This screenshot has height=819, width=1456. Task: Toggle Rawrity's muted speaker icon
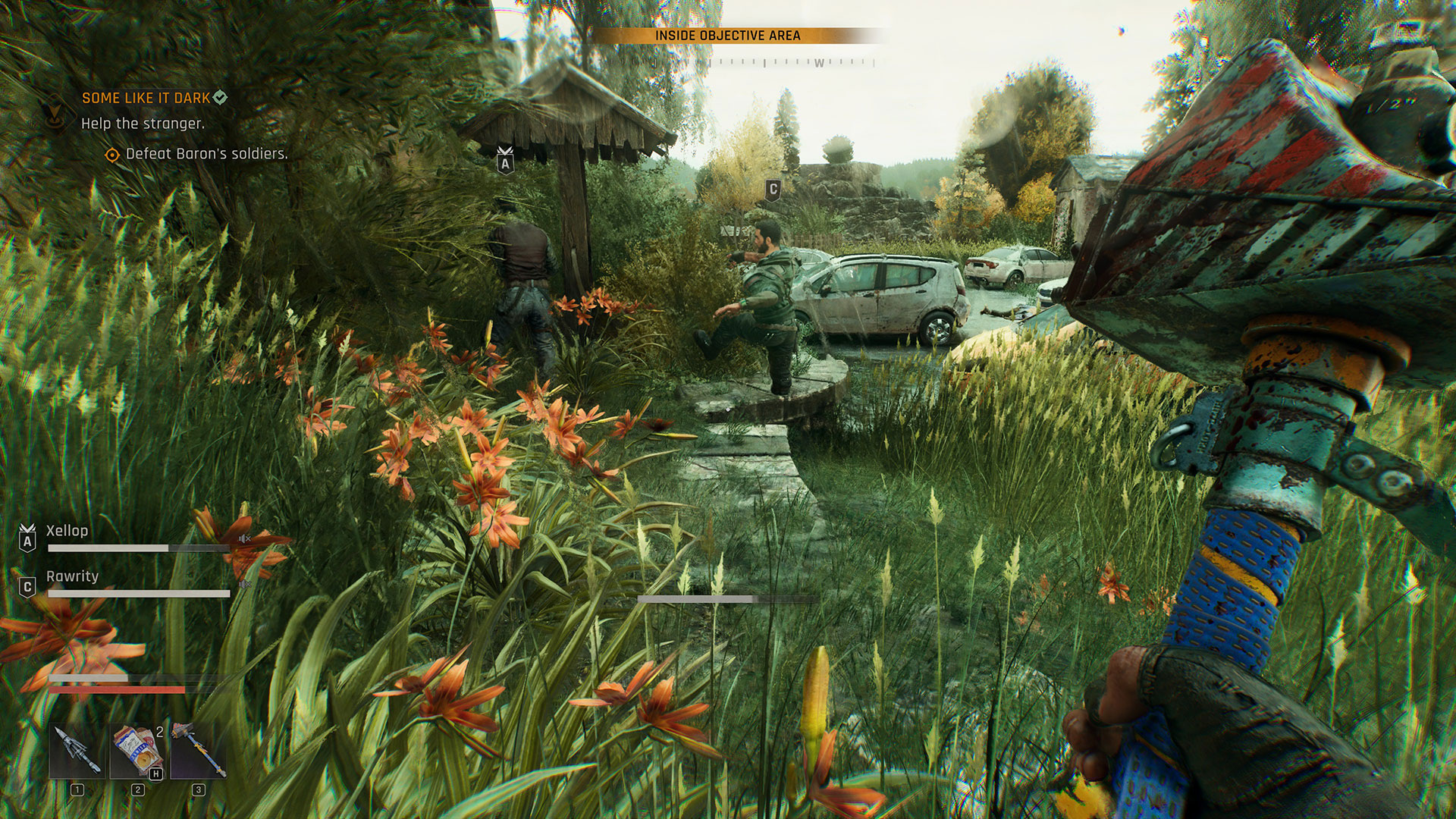click(244, 585)
